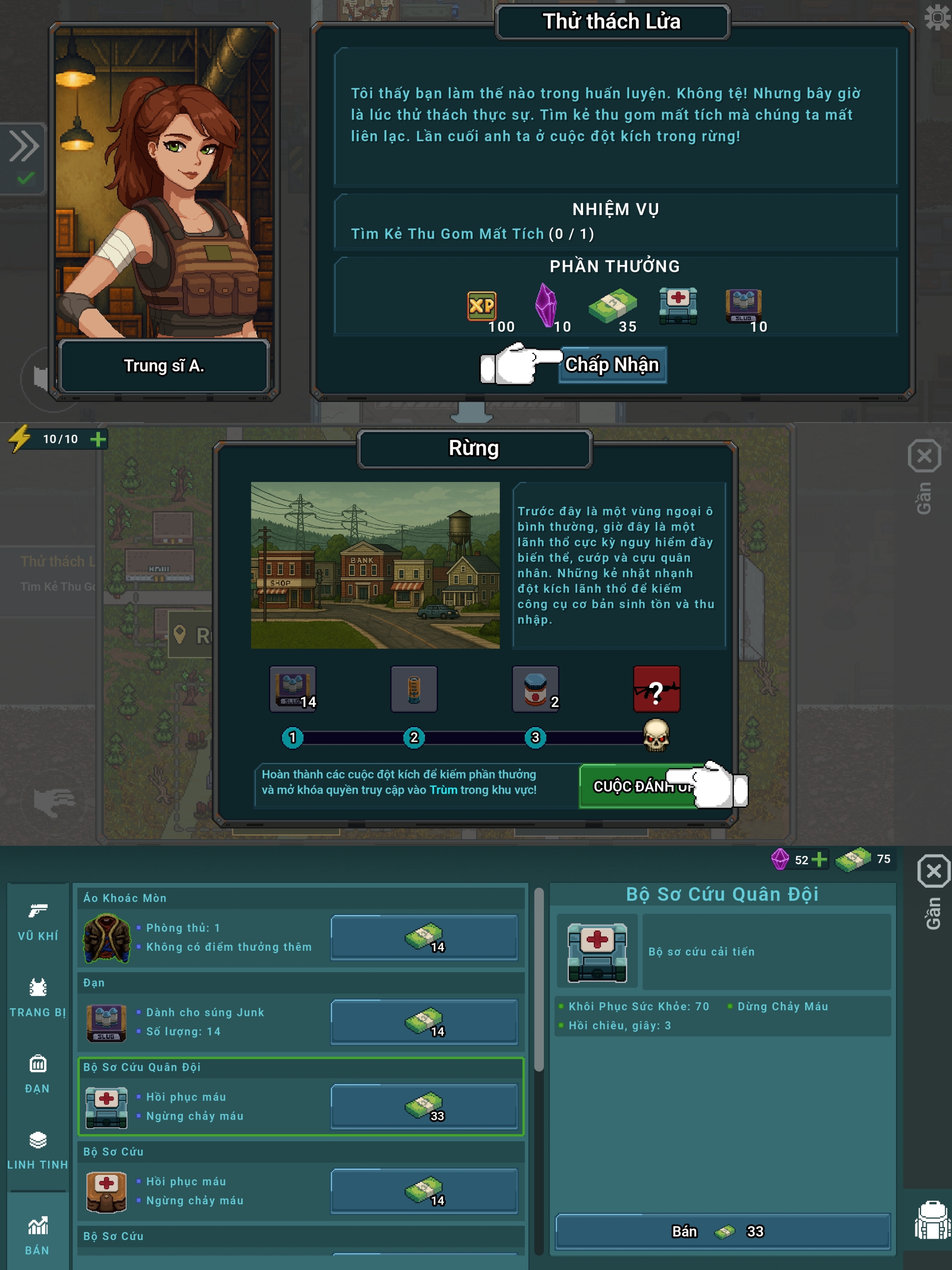
Task: Sell Áo Khoác Mòn for 14 cash
Action: pyautogui.click(x=424, y=938)
